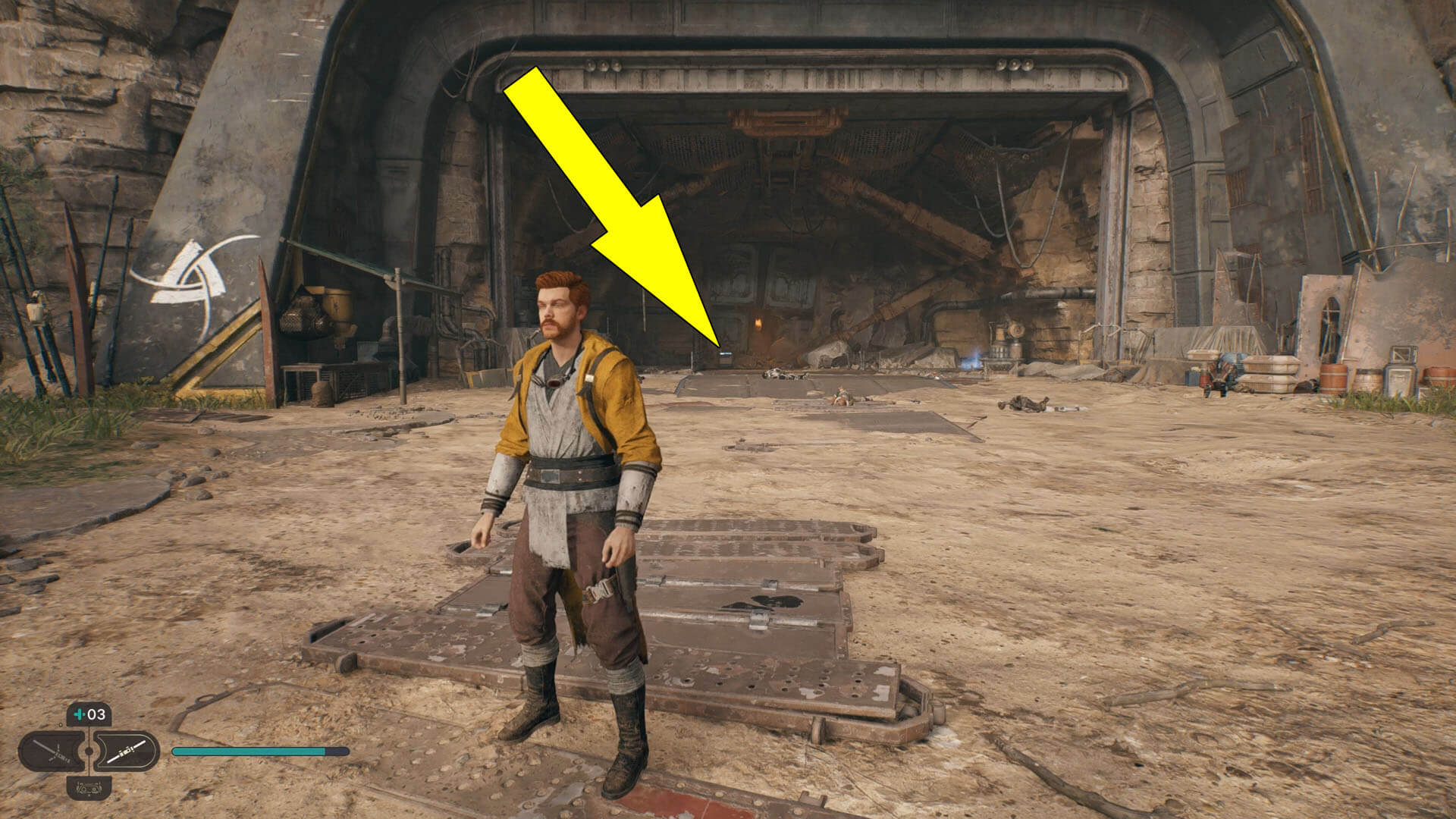Click the torch flame inside the hangar

(758, 322)
